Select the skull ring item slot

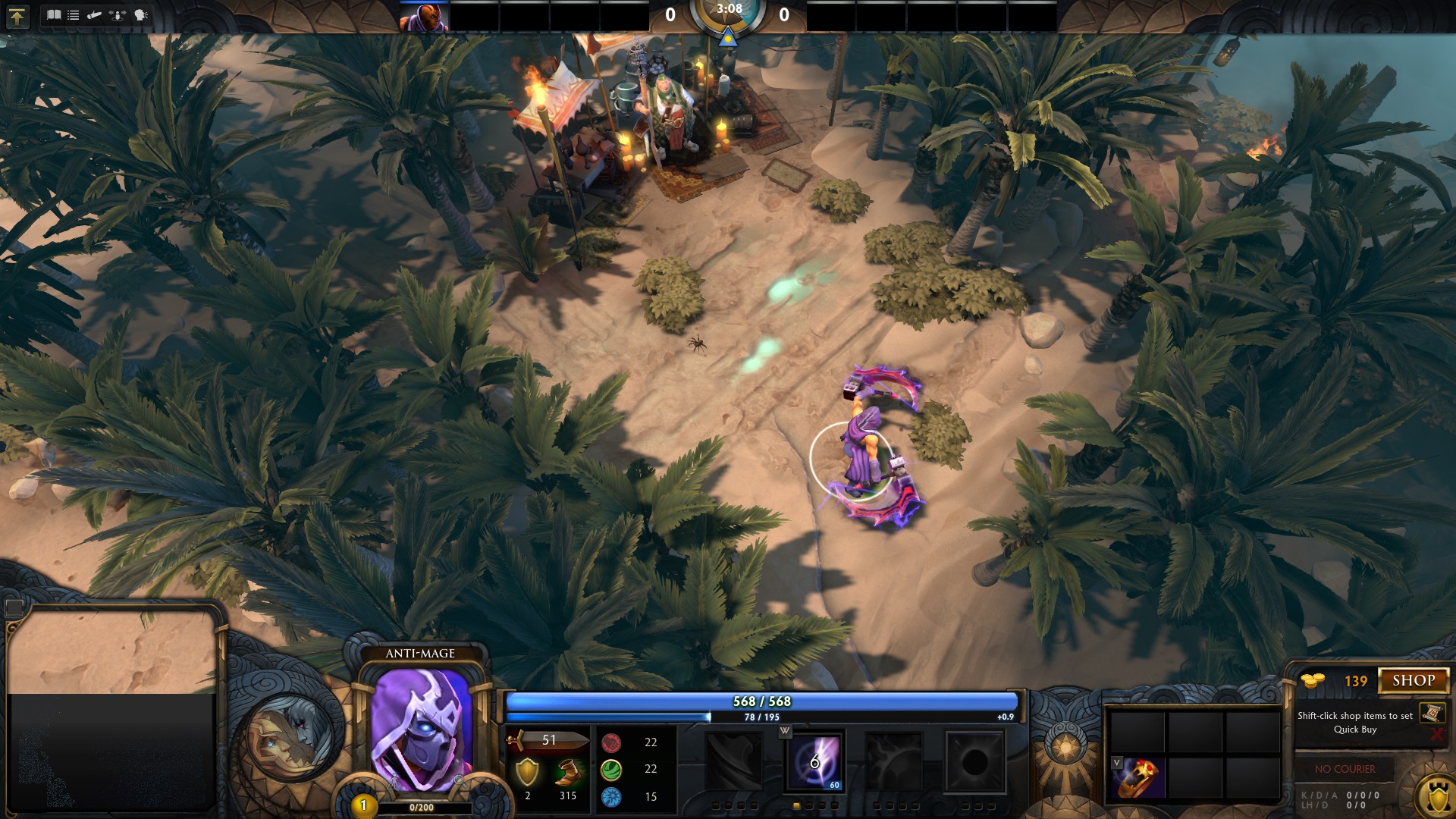[x=1139, y=777]
